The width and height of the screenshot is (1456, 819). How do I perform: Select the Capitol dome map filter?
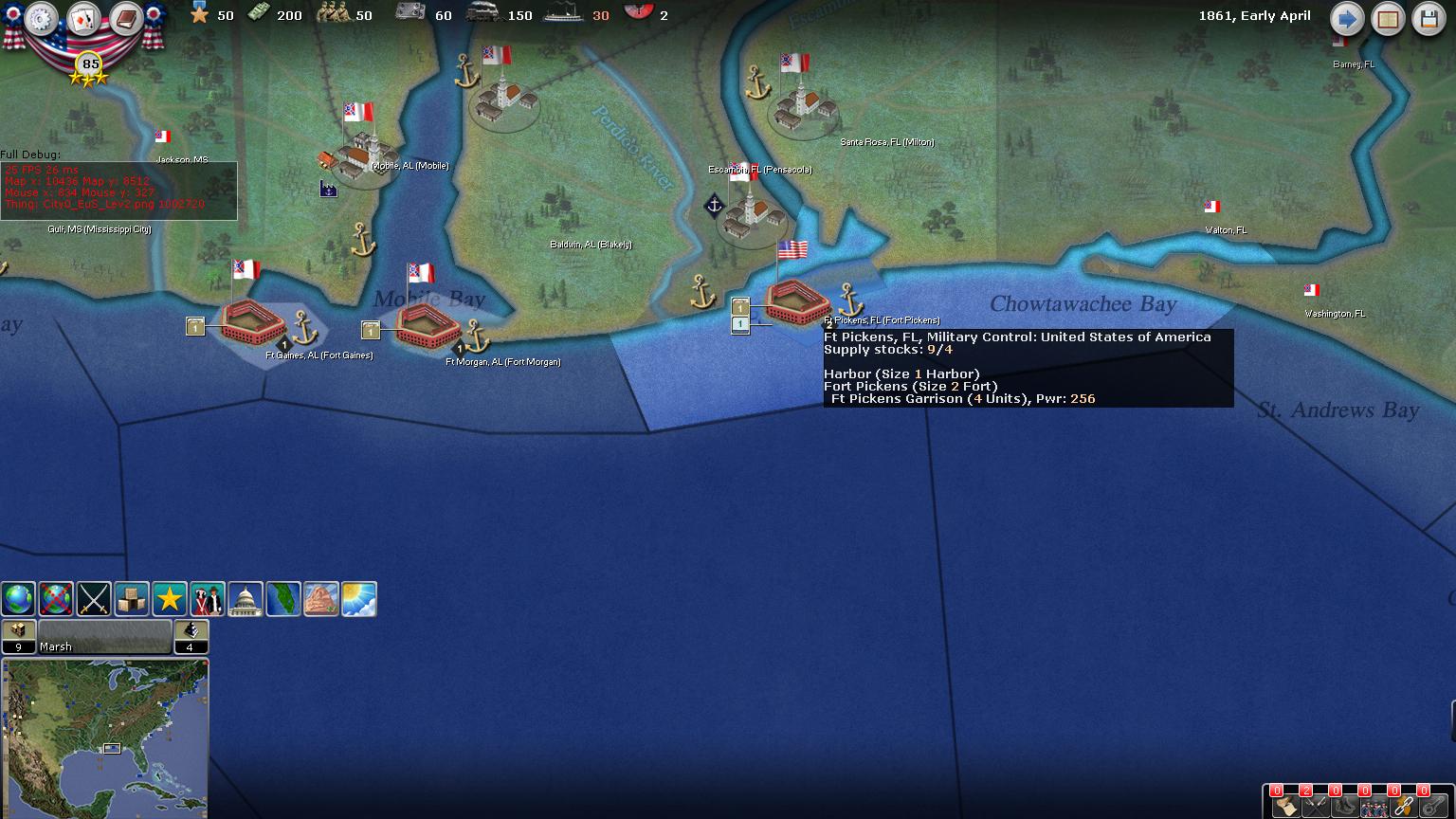tap(246, 599)
